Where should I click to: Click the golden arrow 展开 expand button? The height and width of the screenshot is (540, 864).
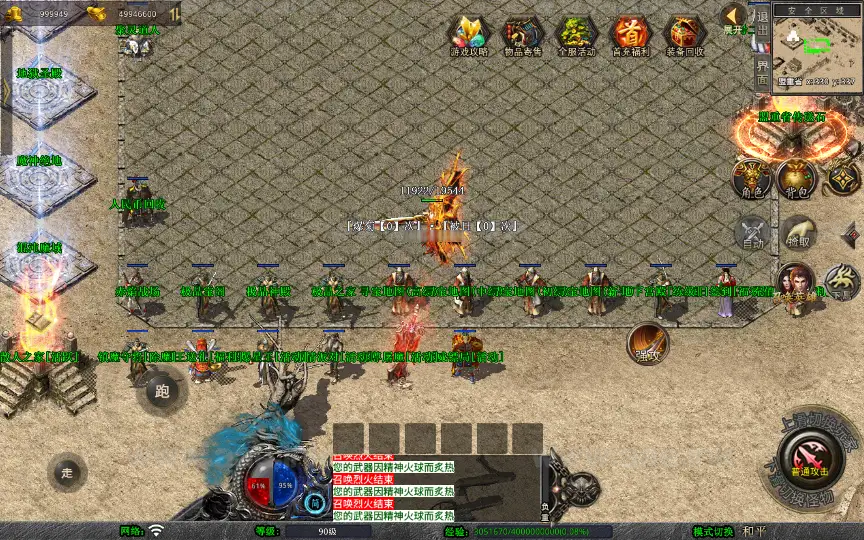(735, 16)
